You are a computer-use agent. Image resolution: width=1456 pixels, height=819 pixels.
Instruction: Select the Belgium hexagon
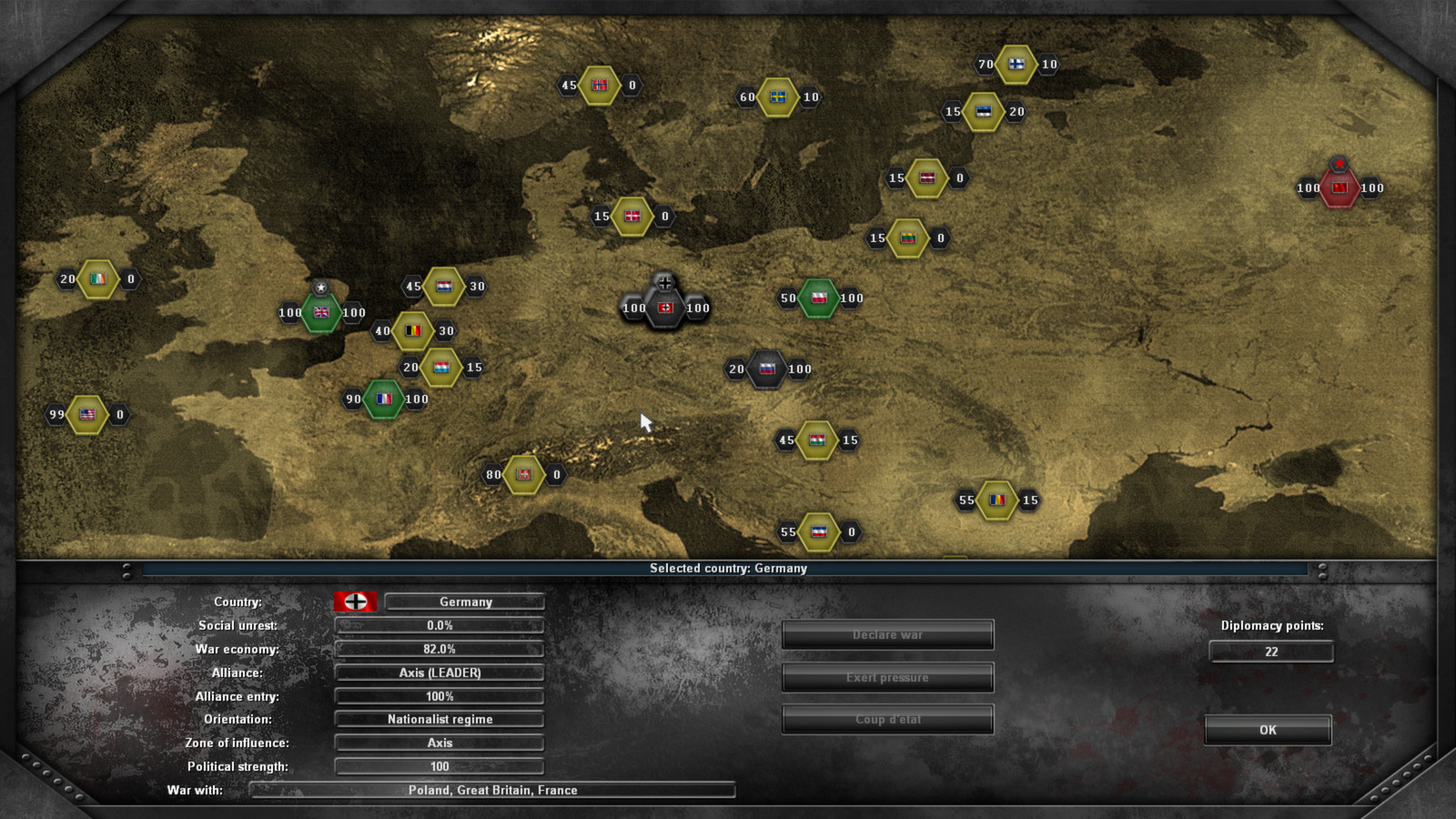tap(411, 331)
